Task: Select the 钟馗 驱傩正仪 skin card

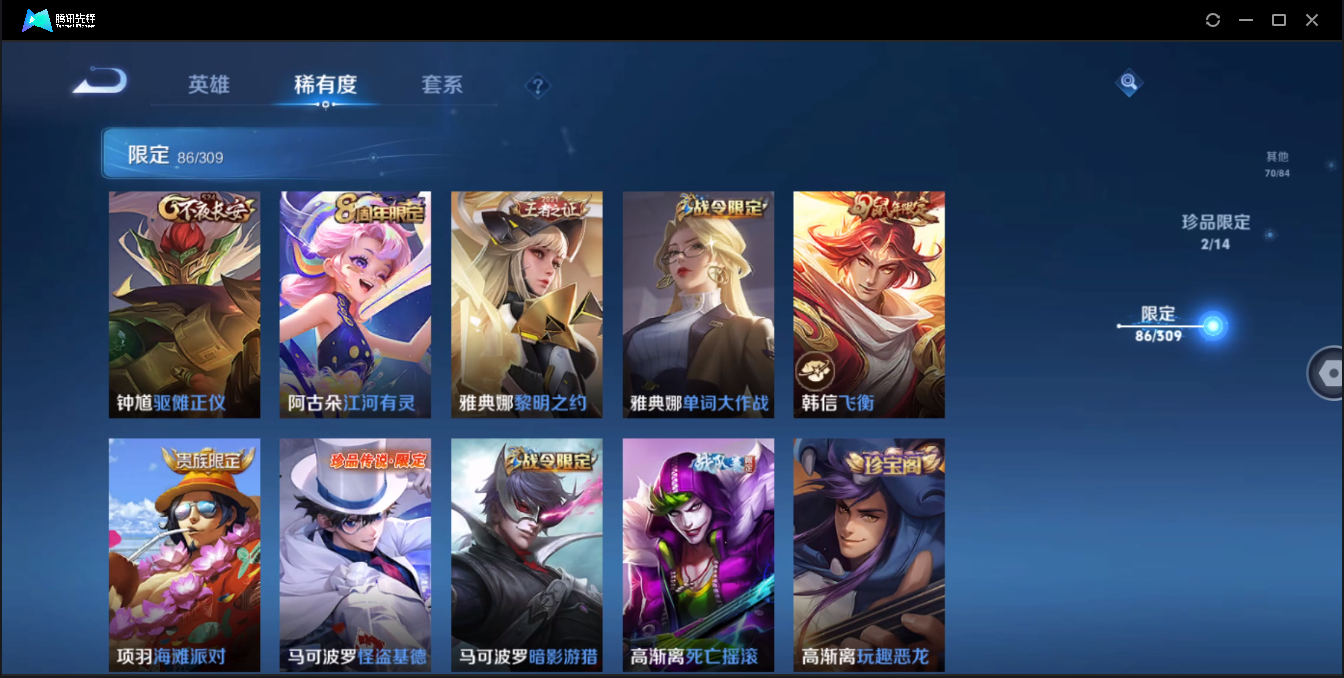Action: (x=184, y=304)
